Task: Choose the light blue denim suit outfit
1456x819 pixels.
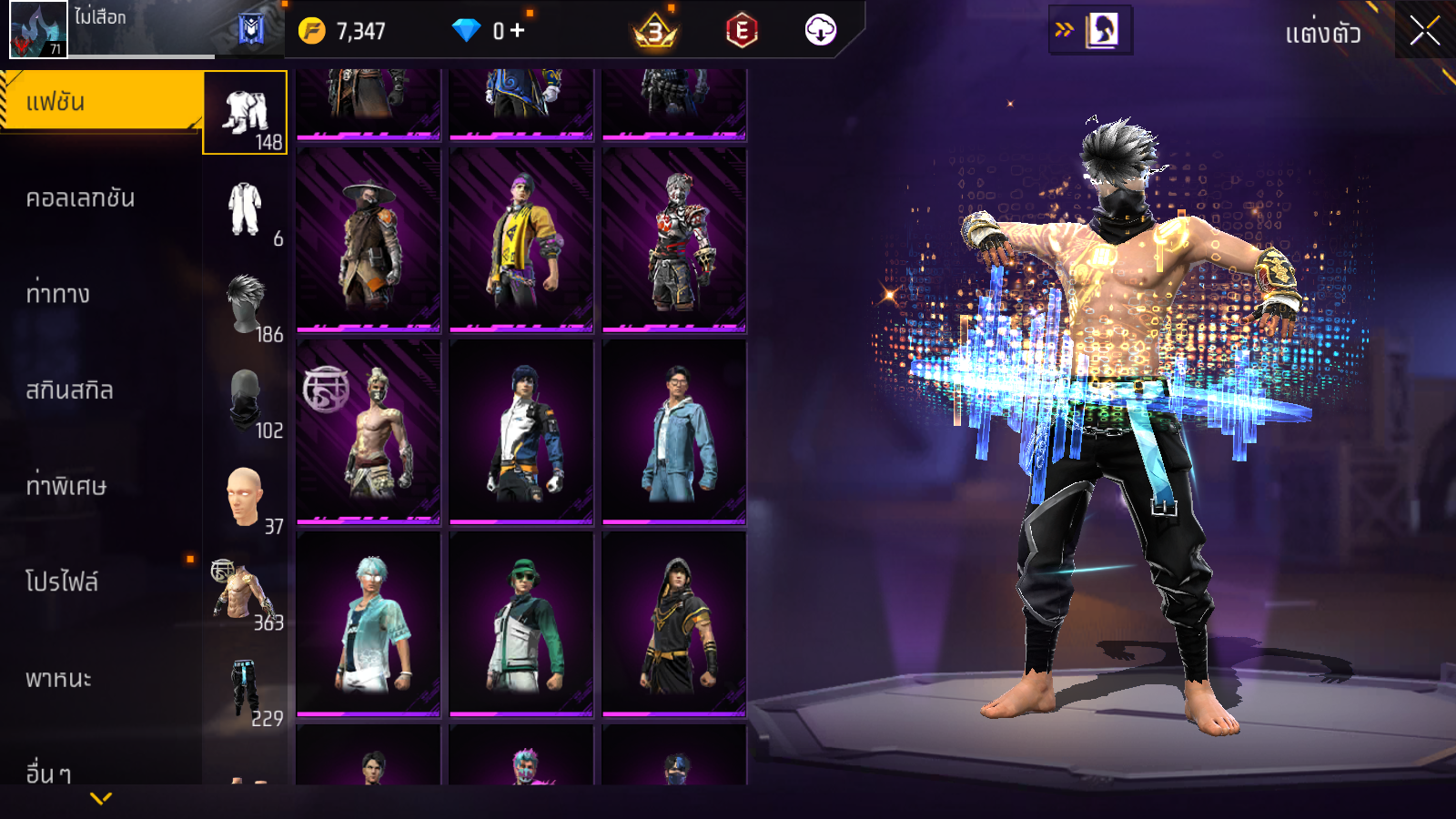Action: [674, 432]
